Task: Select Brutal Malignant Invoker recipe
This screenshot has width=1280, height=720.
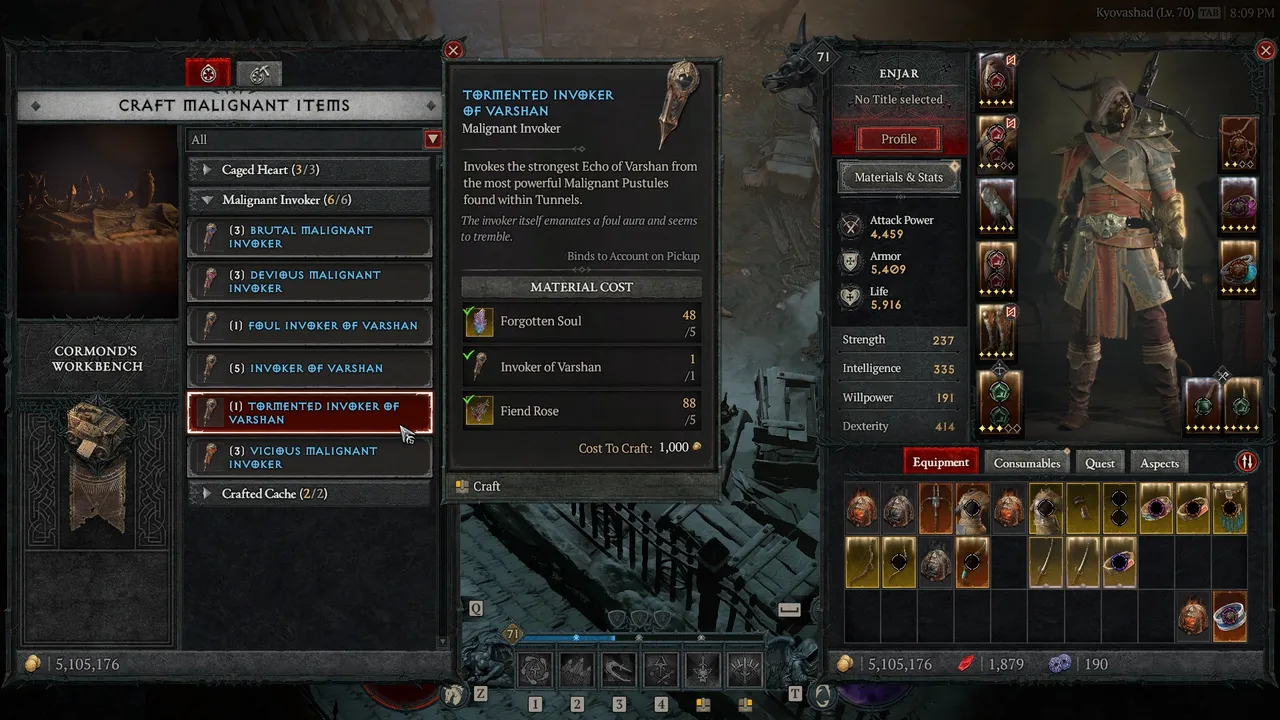Action: coord(310,237)
